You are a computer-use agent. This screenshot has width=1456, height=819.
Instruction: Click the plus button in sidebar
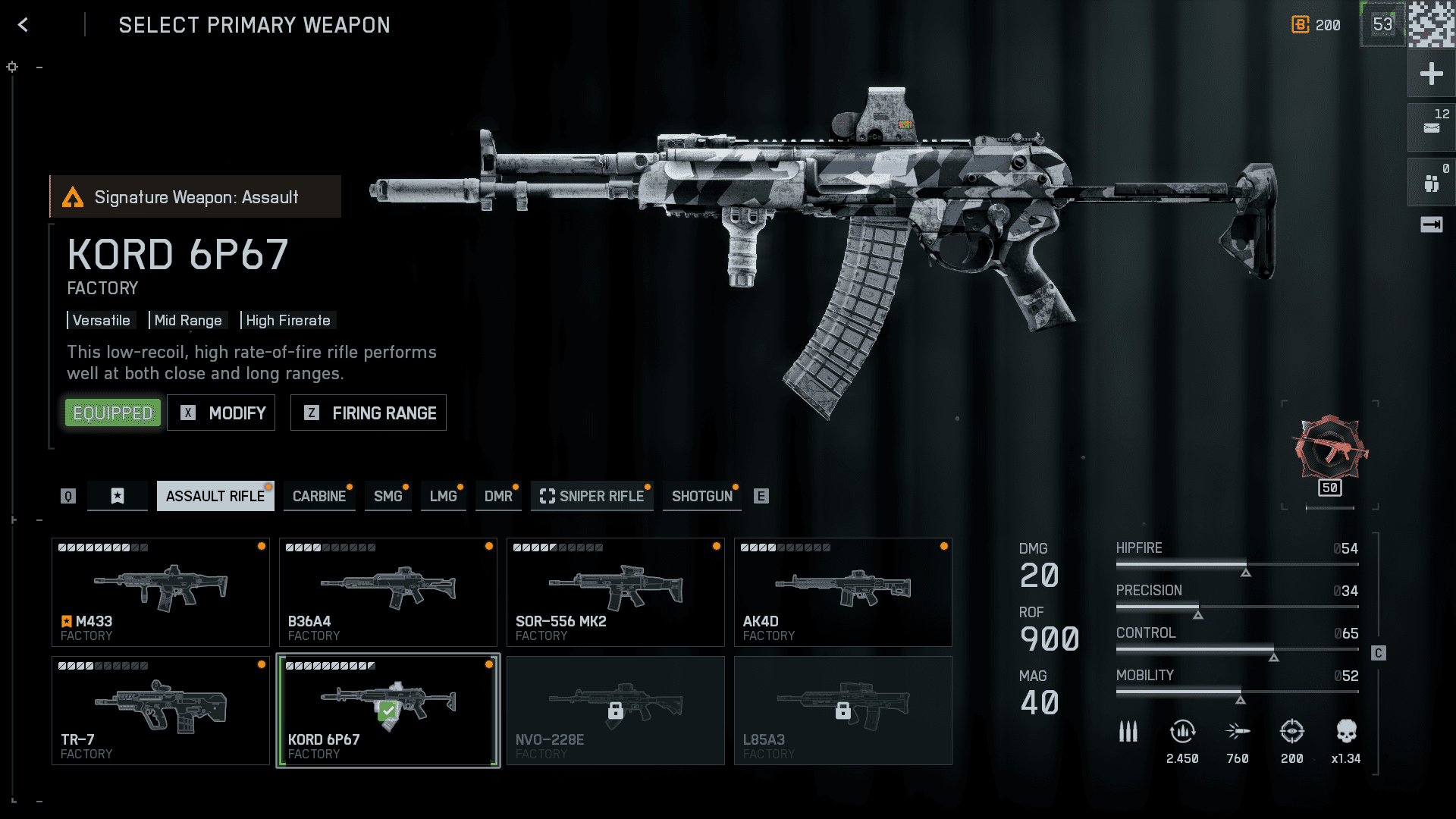click(1431, 74)
